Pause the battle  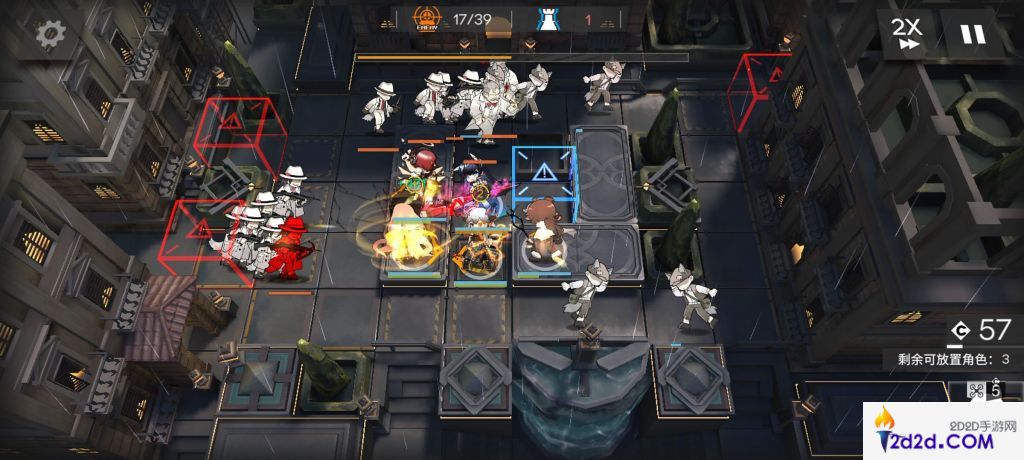click(x=972, y=34)
